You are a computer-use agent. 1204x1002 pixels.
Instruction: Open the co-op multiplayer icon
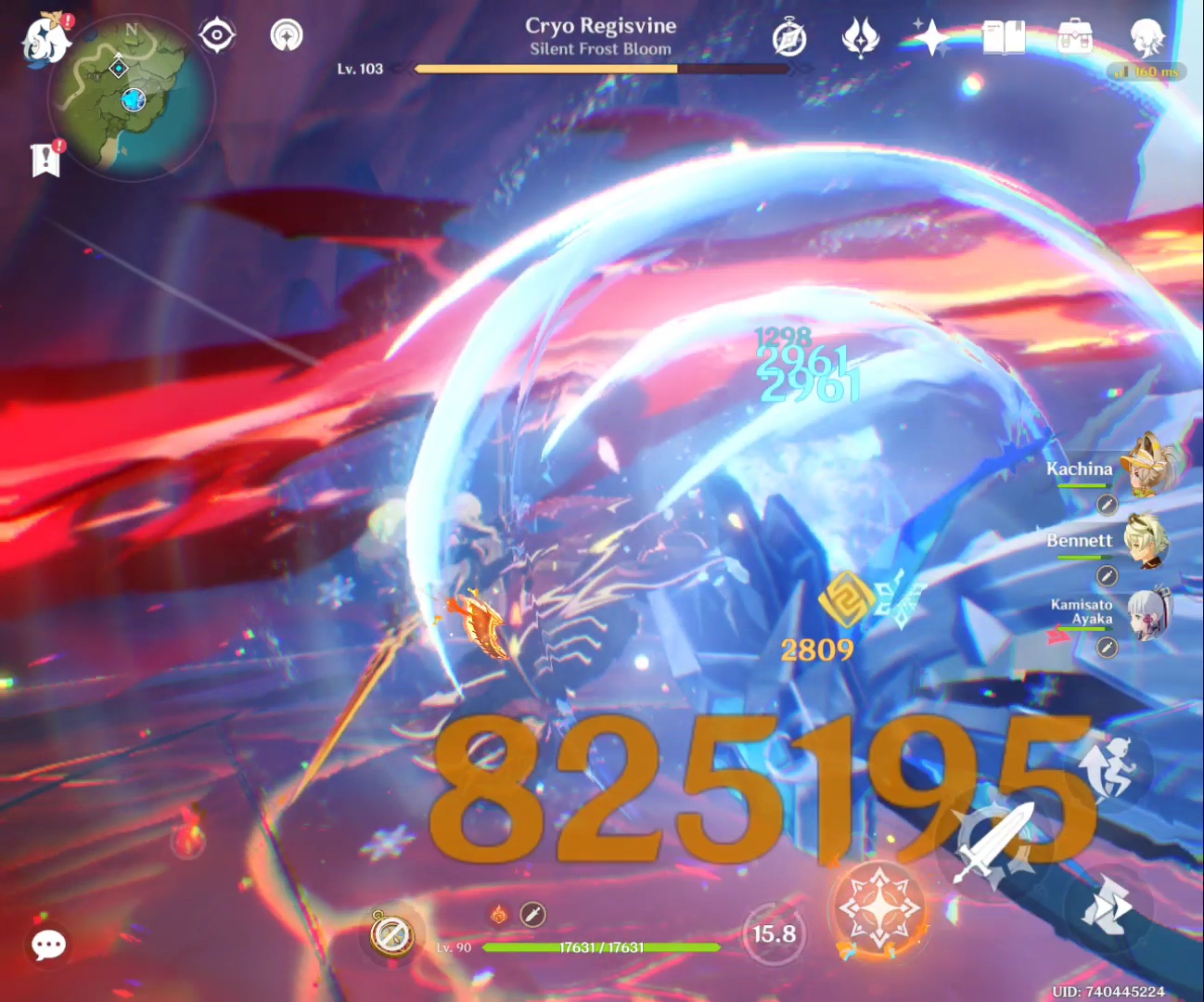point(286,35)
